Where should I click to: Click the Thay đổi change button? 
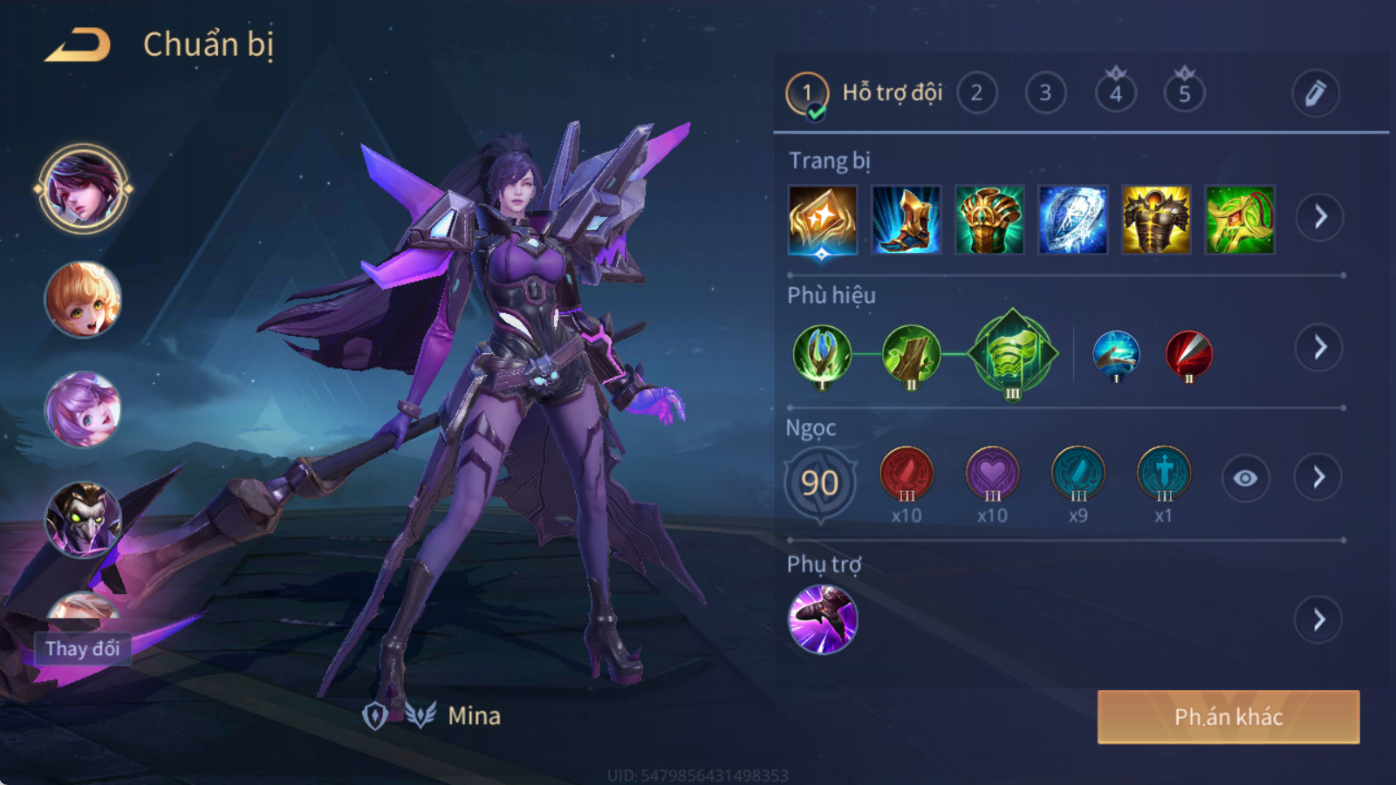pos(83,648)
